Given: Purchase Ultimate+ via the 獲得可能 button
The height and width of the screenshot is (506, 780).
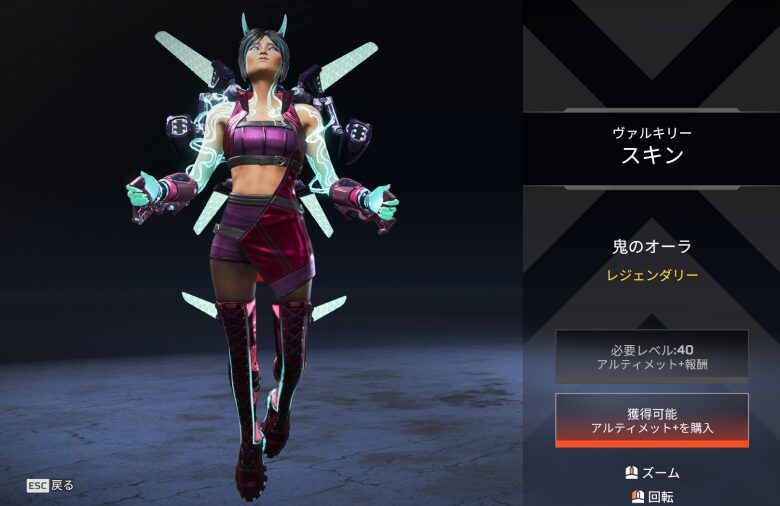Looking at the screenshot, I should pyautogui.click(x=652, y=420).
